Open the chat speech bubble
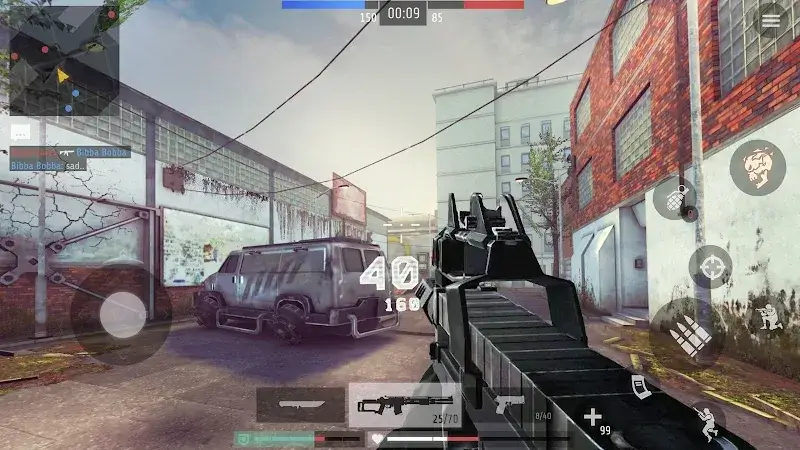Screen dimensions: 800x450 coord(21,132)
